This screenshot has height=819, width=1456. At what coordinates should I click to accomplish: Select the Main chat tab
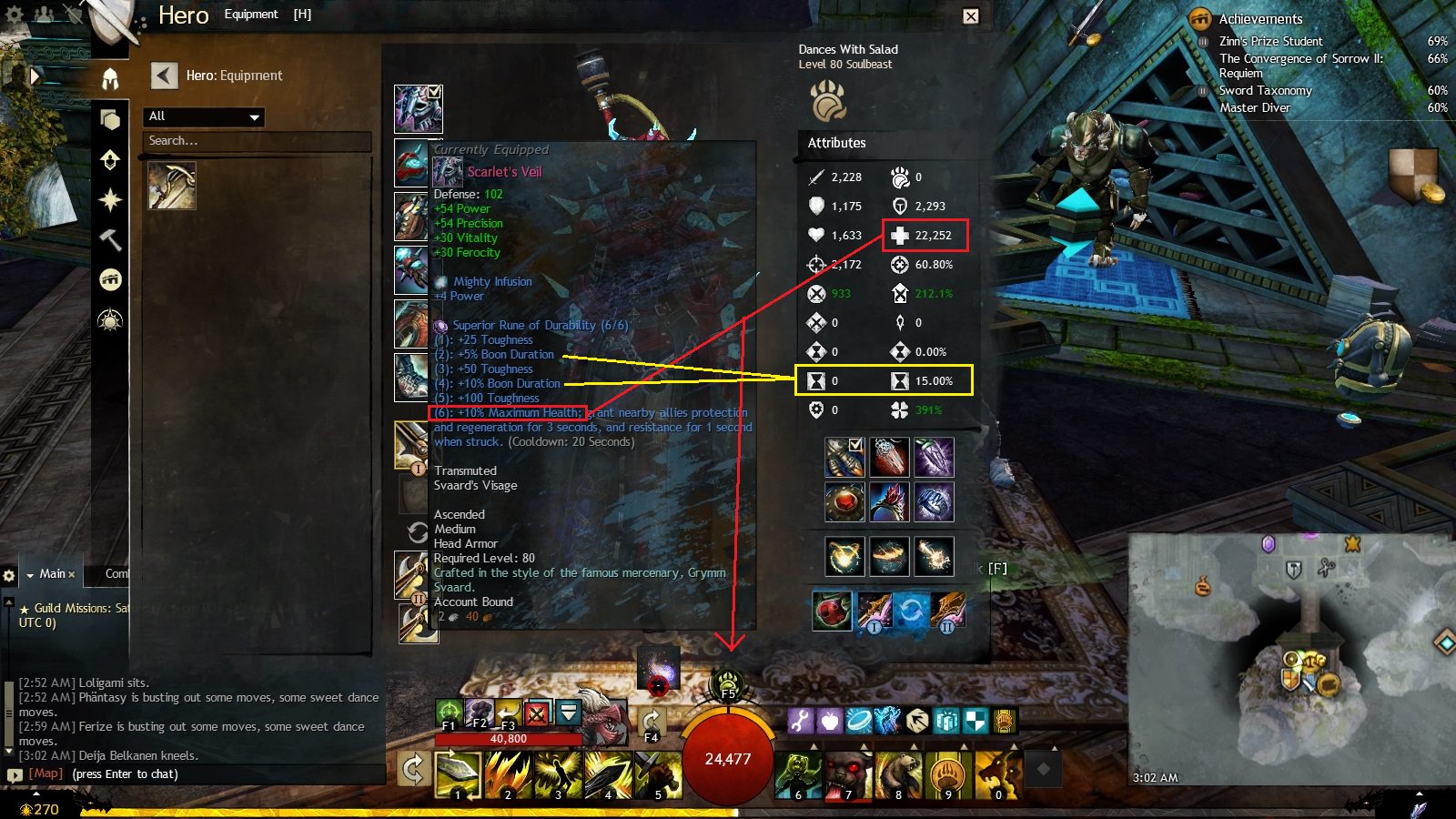[52, 574]
